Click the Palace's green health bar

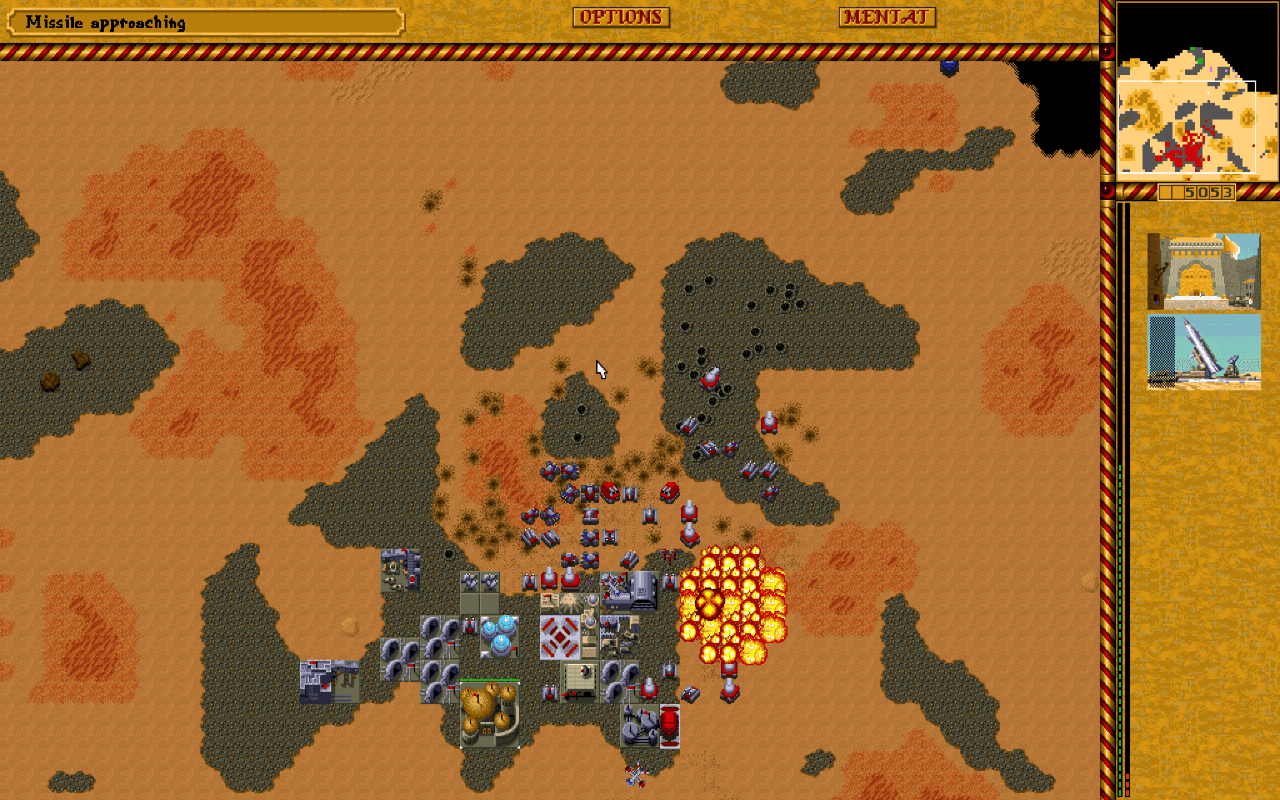490,680
